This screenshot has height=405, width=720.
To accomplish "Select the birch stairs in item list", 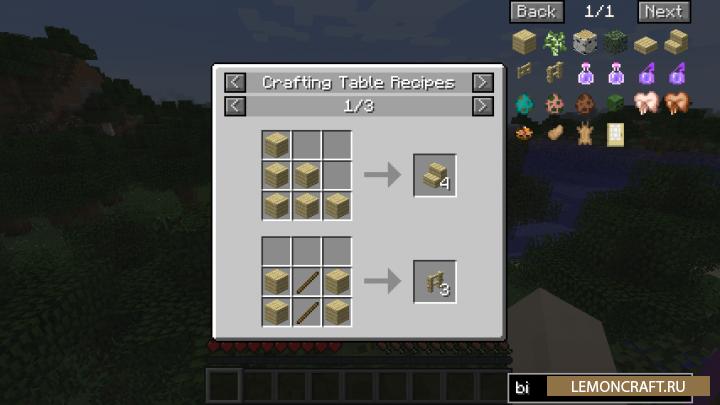I will (x=676, y=42).
